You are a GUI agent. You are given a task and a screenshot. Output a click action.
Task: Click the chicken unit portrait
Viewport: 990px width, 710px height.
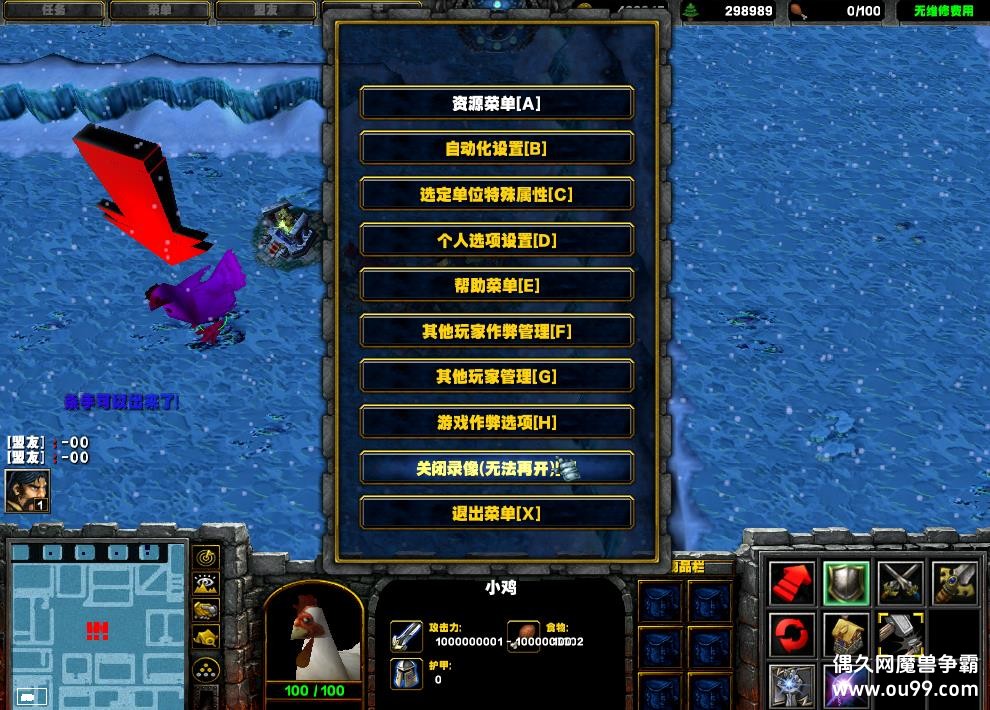point(313,630)
